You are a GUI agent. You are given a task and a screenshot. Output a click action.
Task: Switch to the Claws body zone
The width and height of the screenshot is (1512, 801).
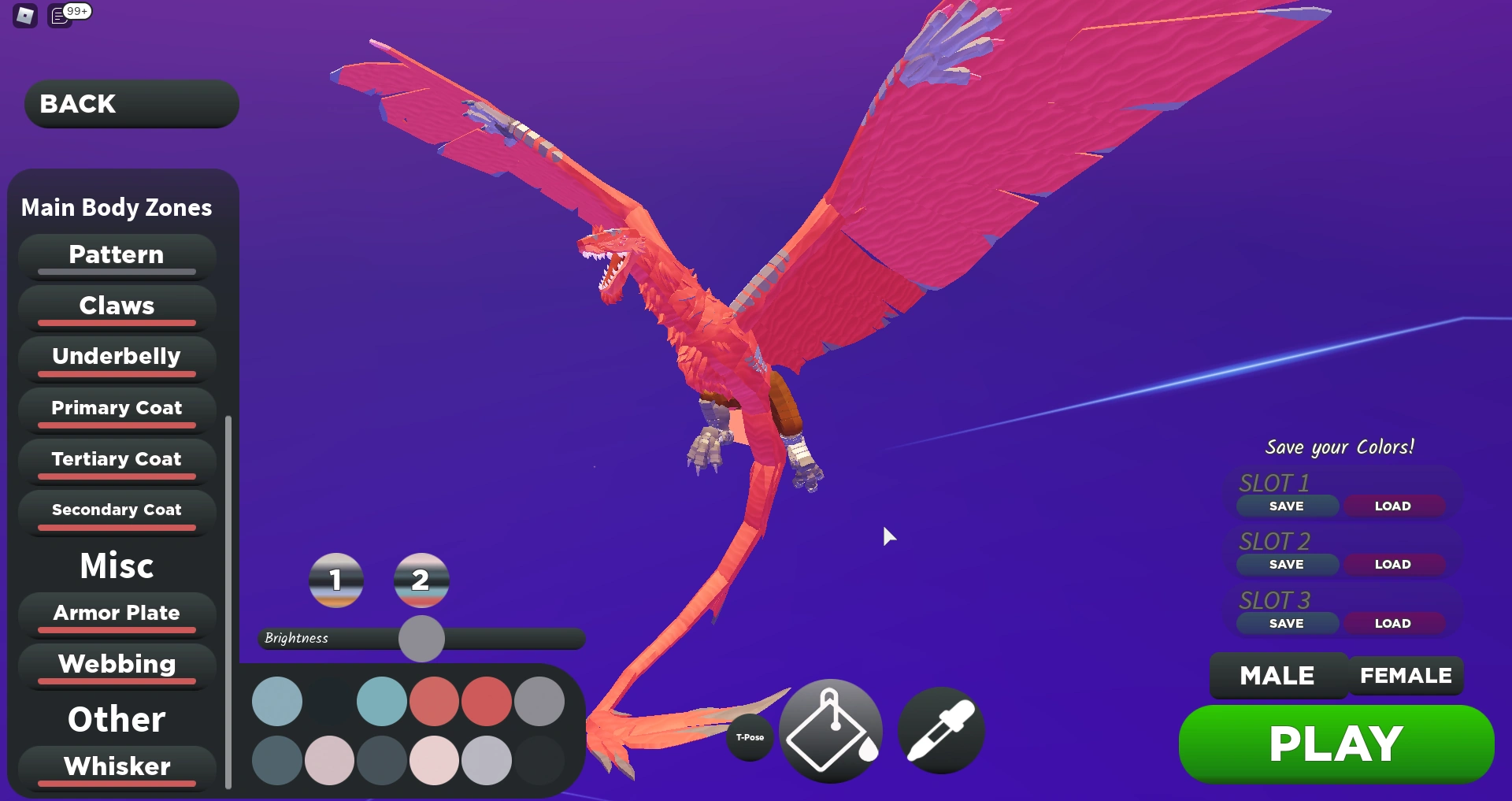116,306
